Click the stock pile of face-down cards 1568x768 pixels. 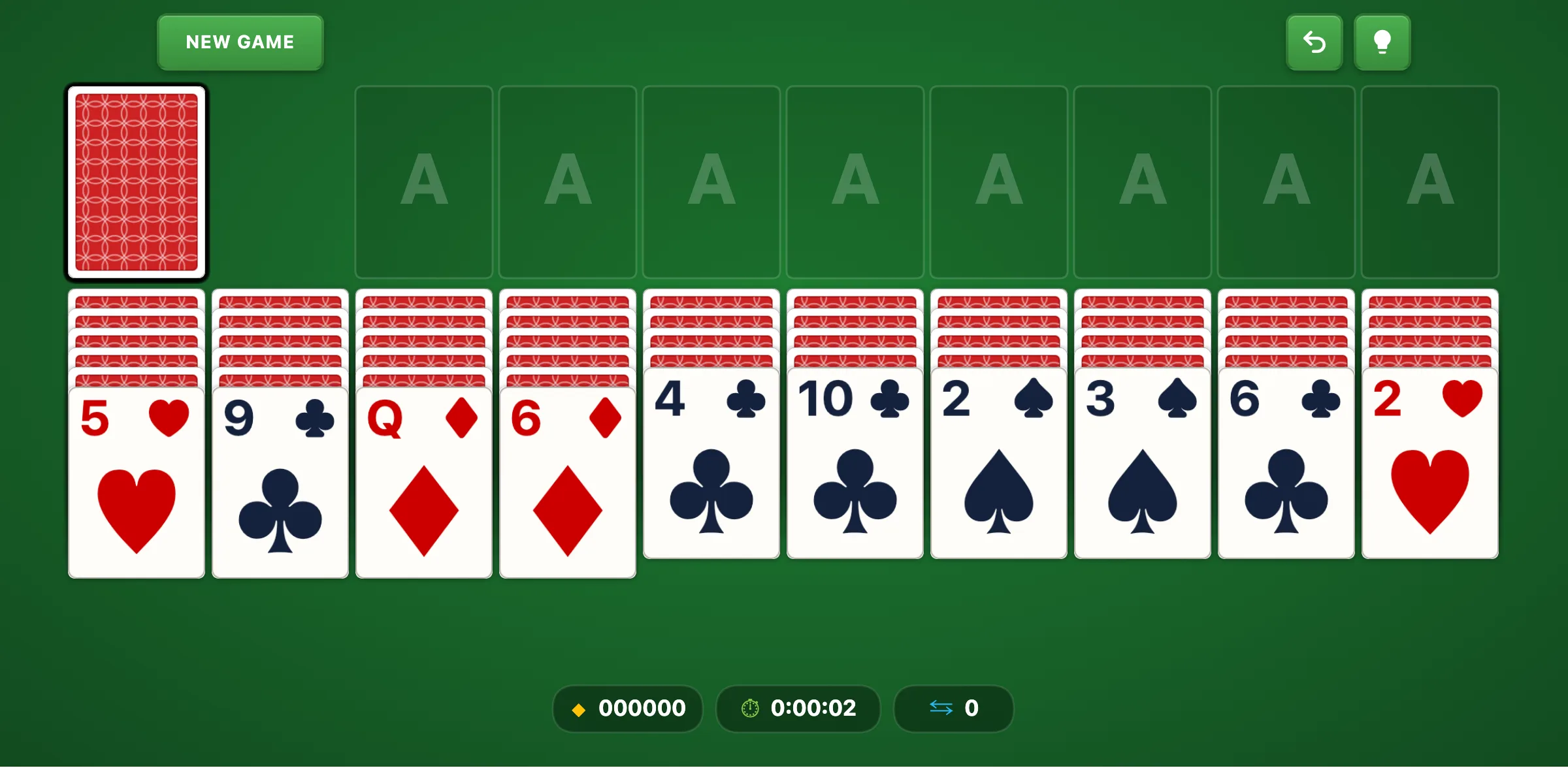pyautogui.click(x=137, y=184)
